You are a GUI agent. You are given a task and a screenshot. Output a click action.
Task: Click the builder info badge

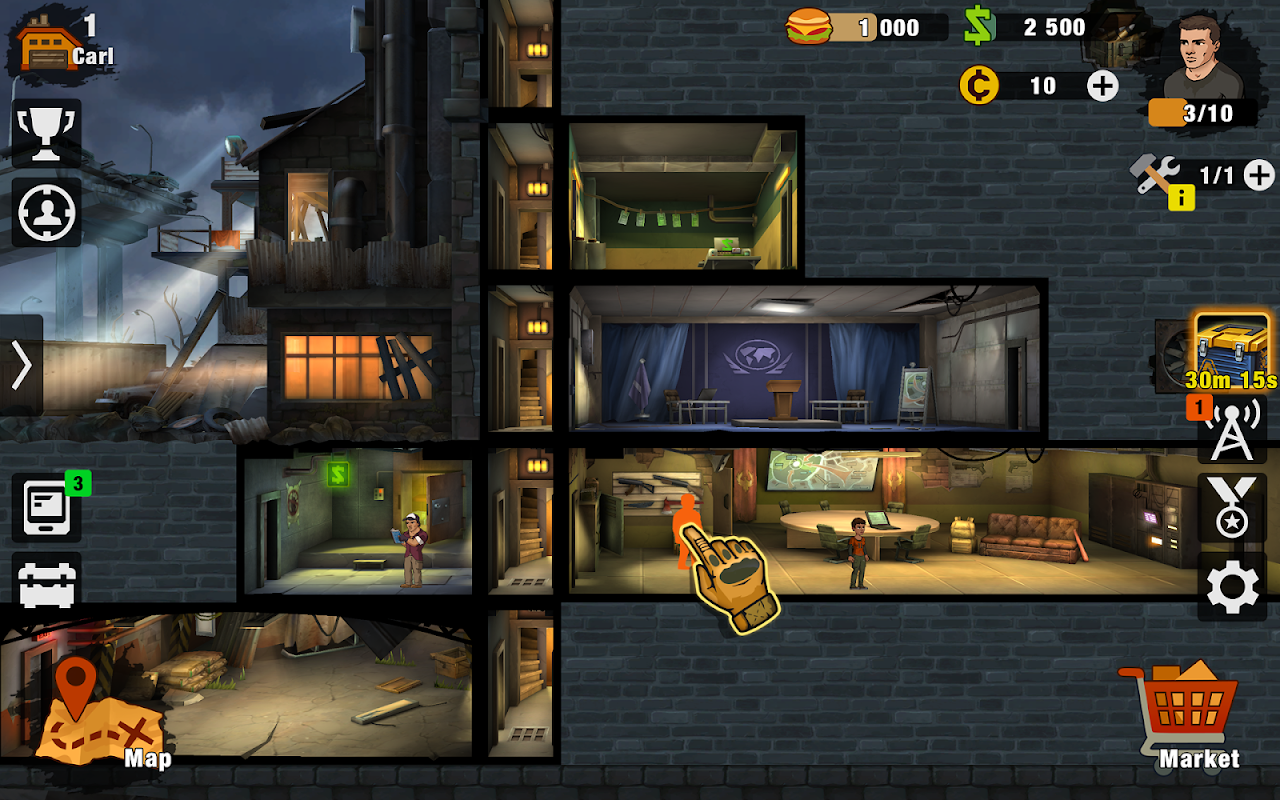pos(1181,198)
